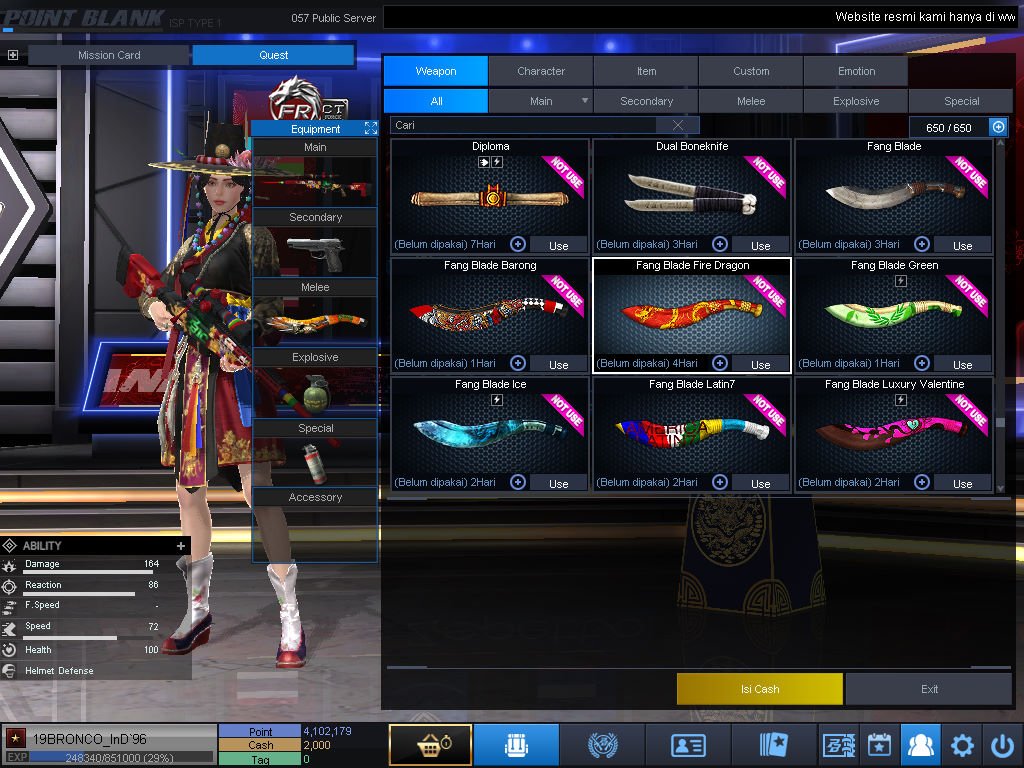Switch to the Character tab
The image size is (1024, 768).
[541, 71]
